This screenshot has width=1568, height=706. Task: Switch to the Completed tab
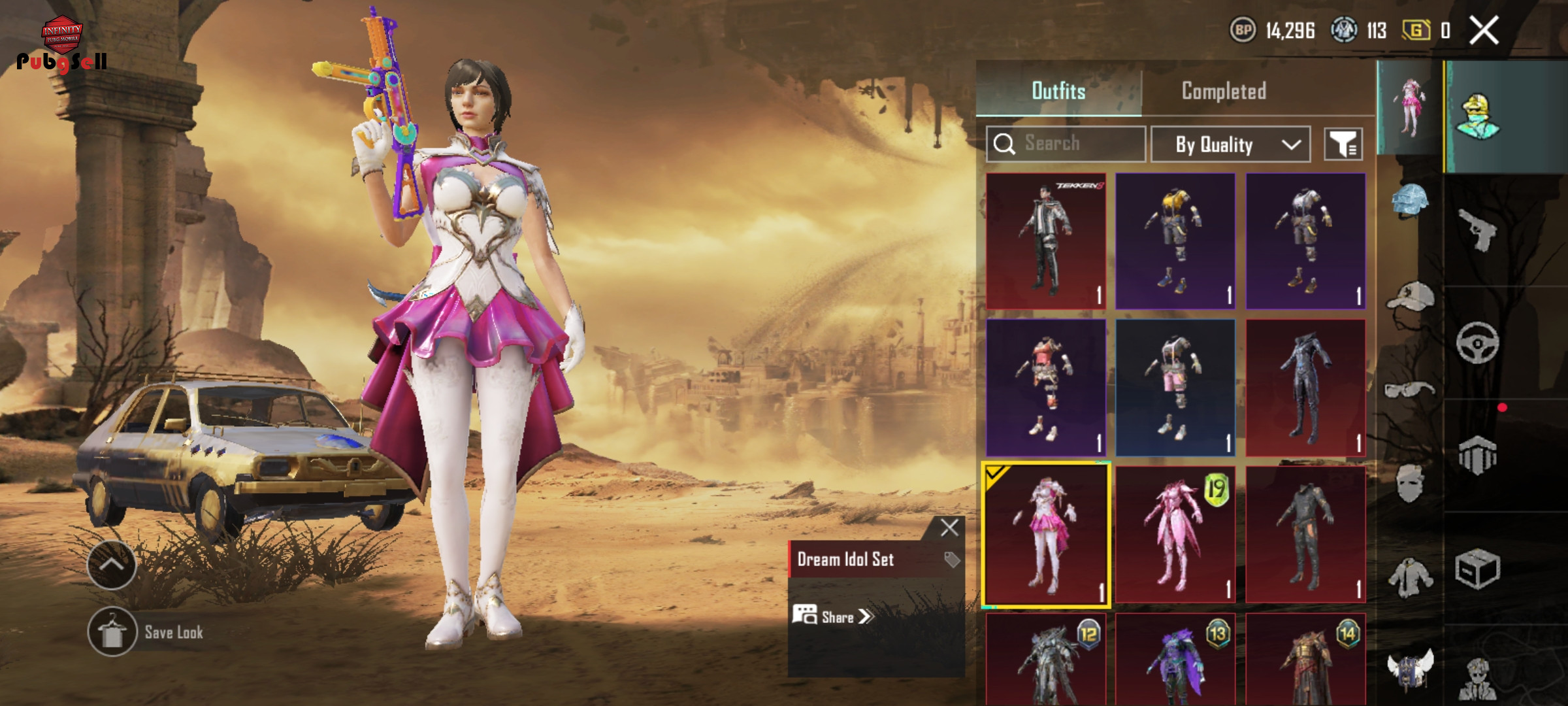point(1223,91)
